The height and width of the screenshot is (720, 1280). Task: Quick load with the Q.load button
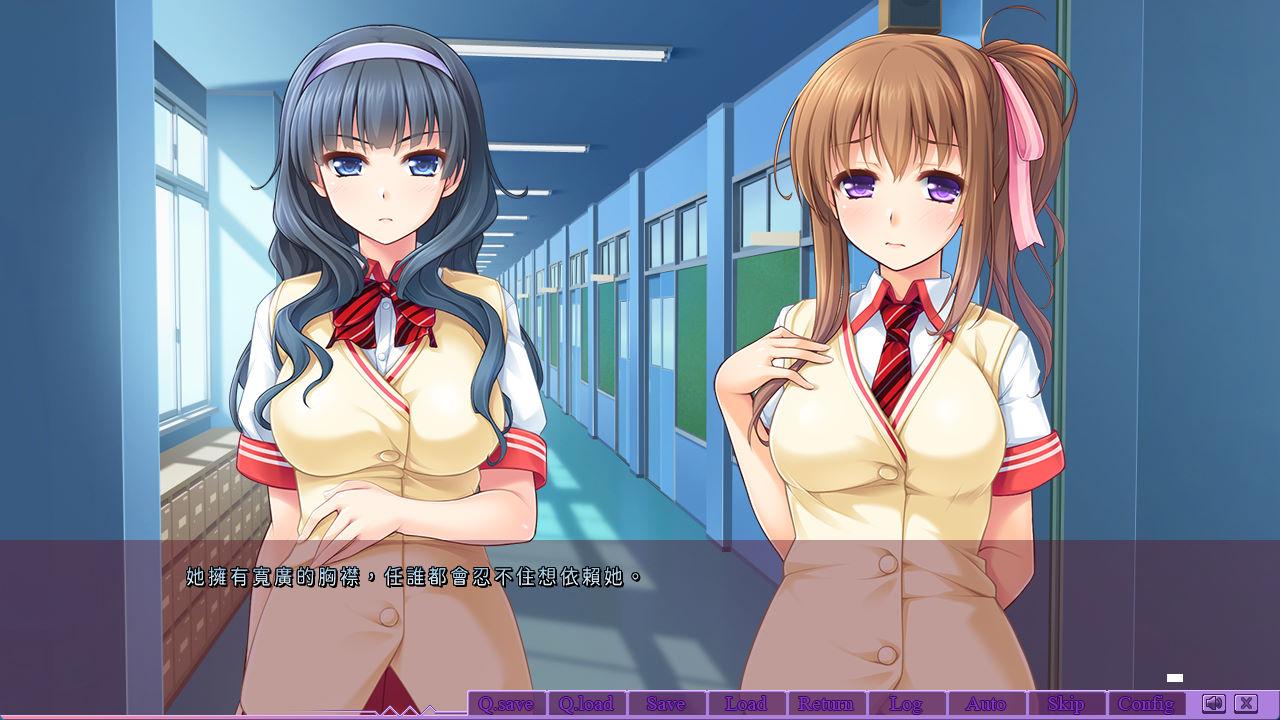point(586,704)
